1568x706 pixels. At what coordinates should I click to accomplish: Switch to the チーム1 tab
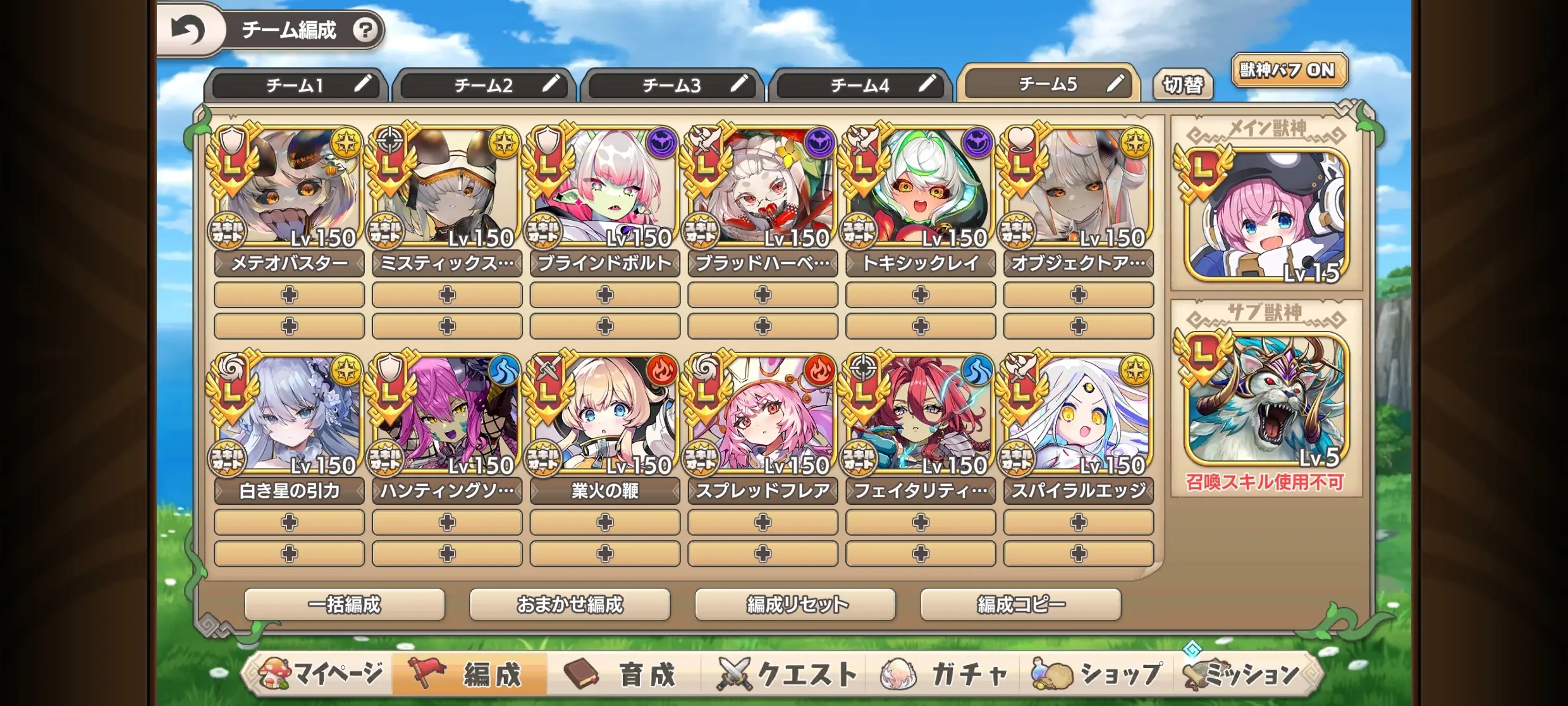point(295,85)
